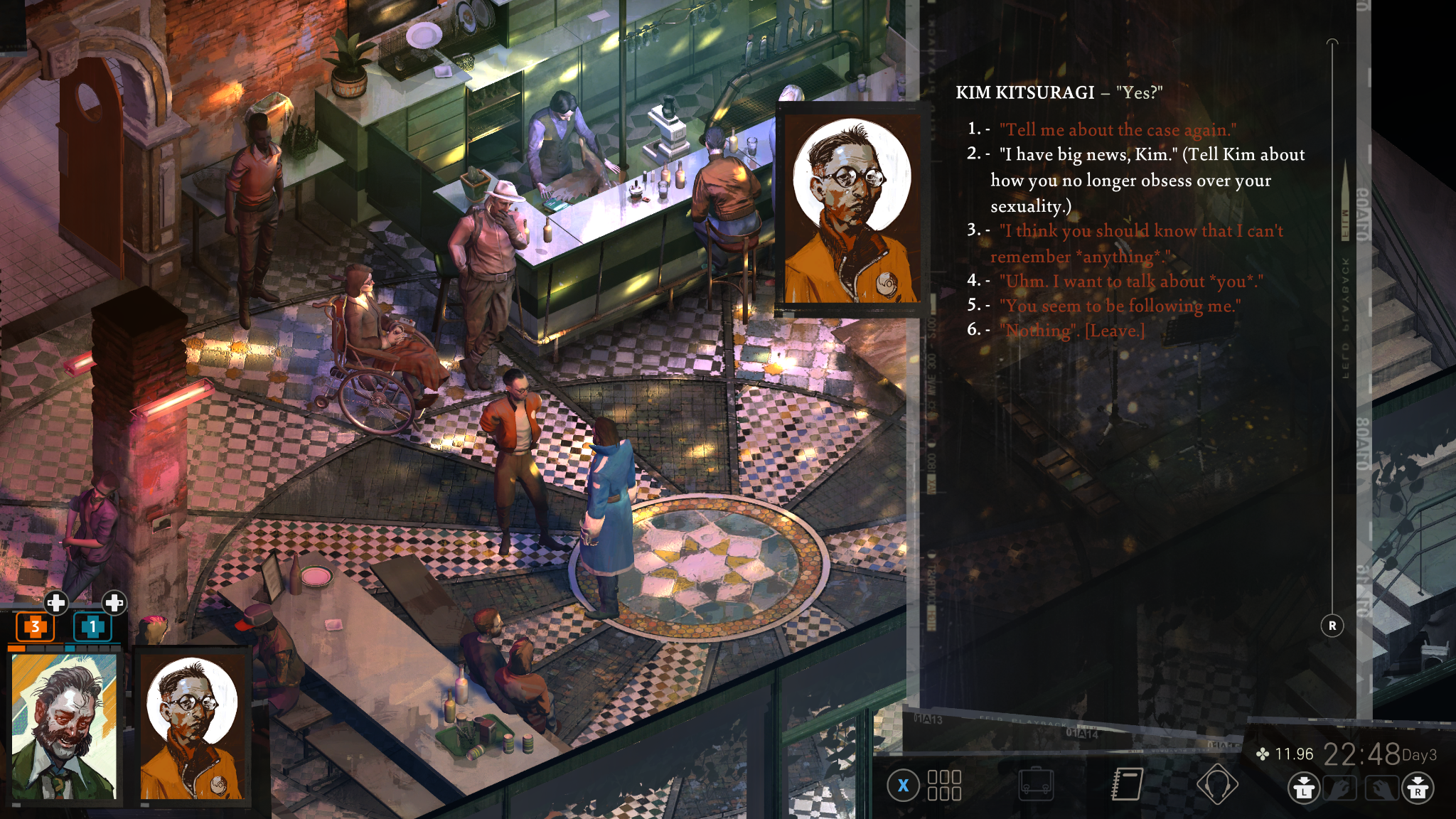Open the Thought Cabinet head icon
This screenshot has width=1456, height=819.
[x=1216, y=784]
